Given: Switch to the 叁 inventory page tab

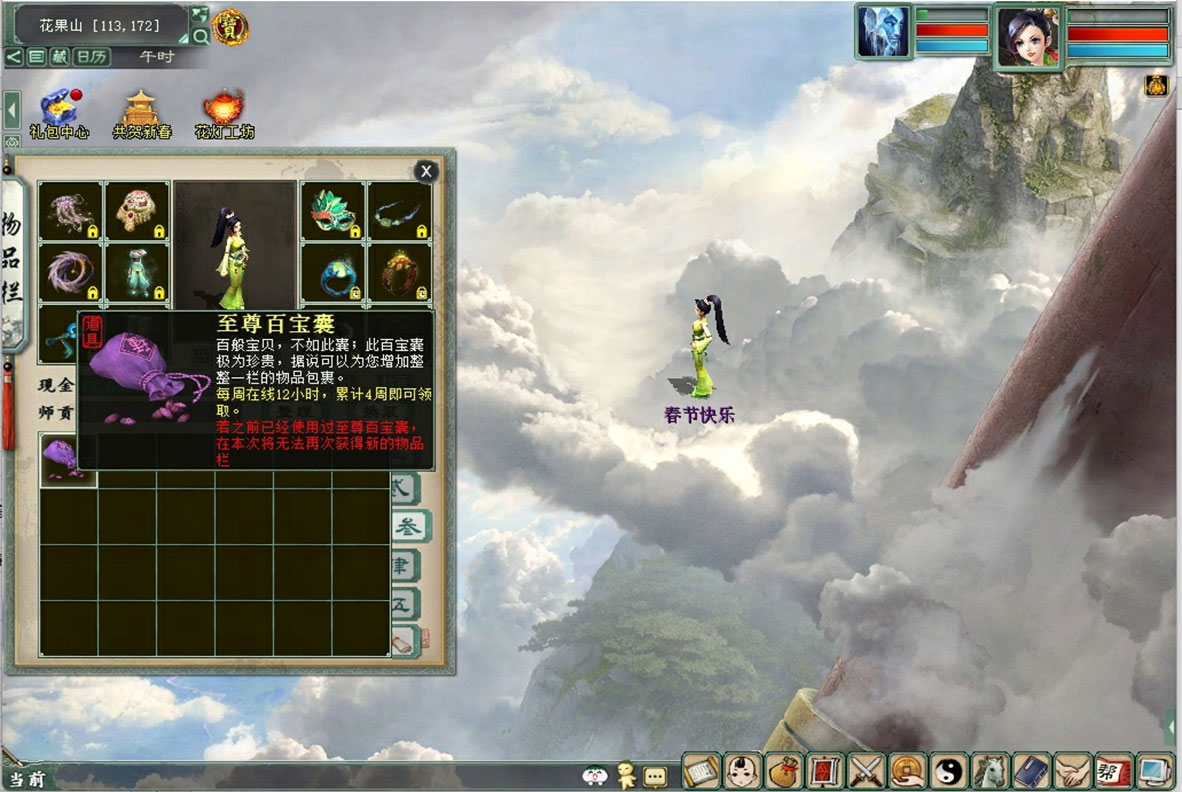Looking at the screenshot, I should (x=408, y=527).
